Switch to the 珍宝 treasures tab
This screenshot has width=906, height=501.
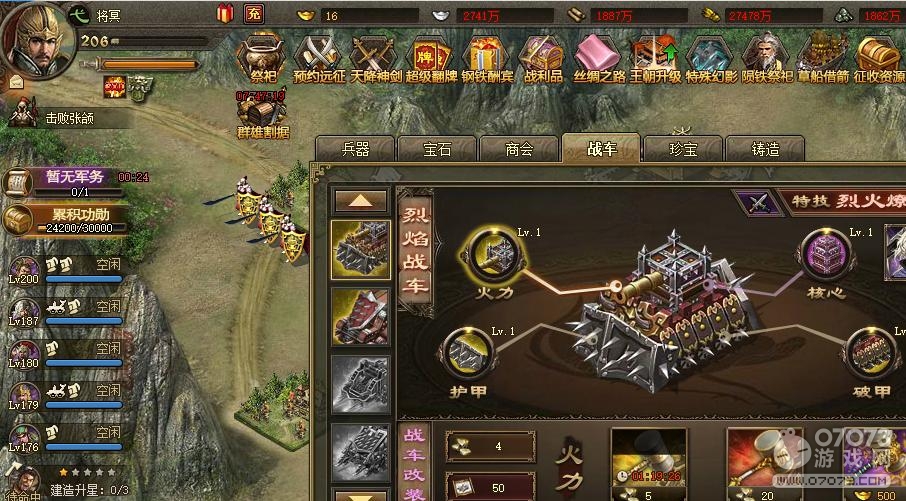tap(683, 149)
